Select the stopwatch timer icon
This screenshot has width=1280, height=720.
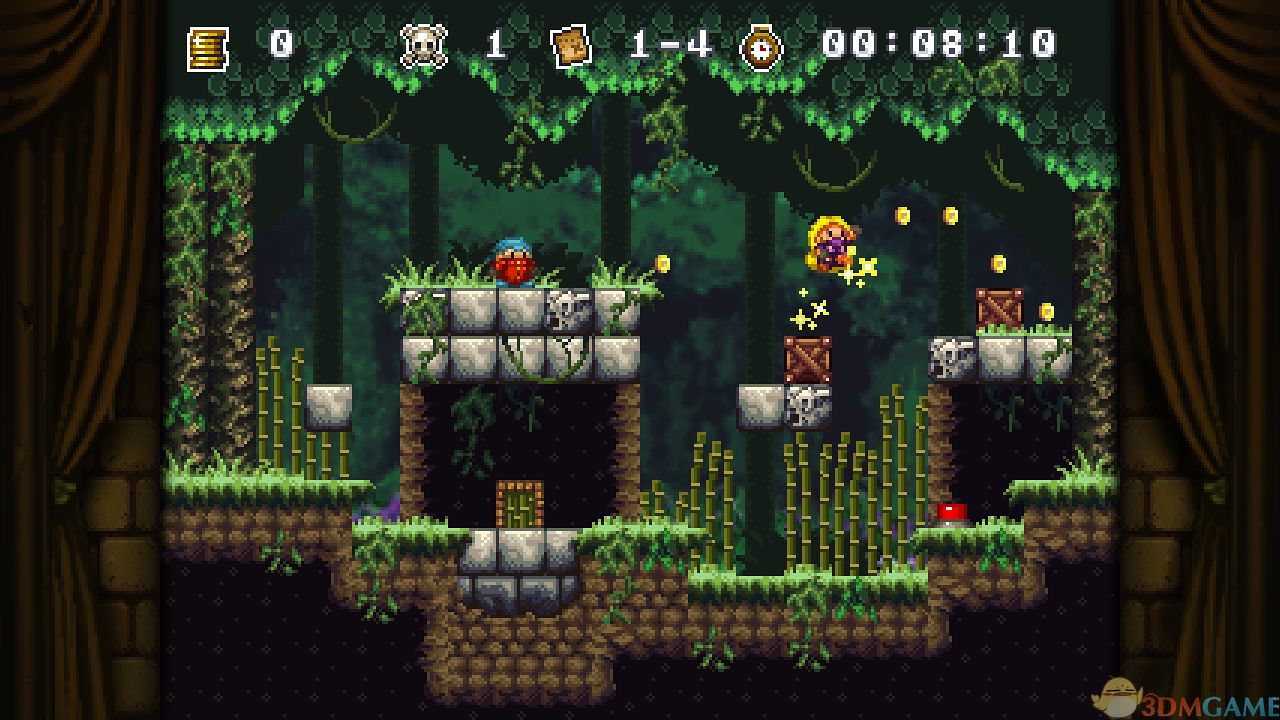(x=761, y=47)
